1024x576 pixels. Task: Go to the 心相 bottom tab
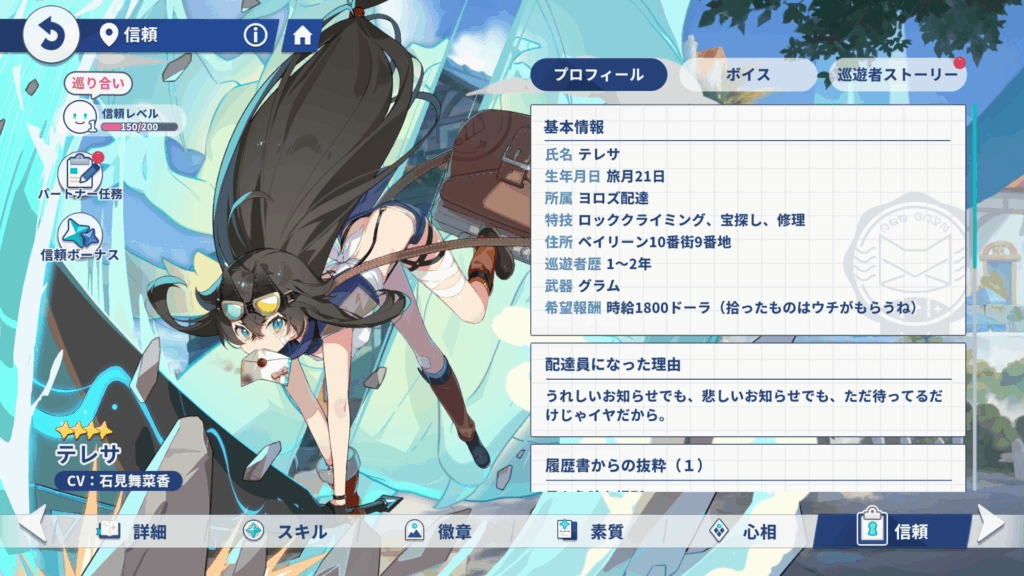point(741,531)
